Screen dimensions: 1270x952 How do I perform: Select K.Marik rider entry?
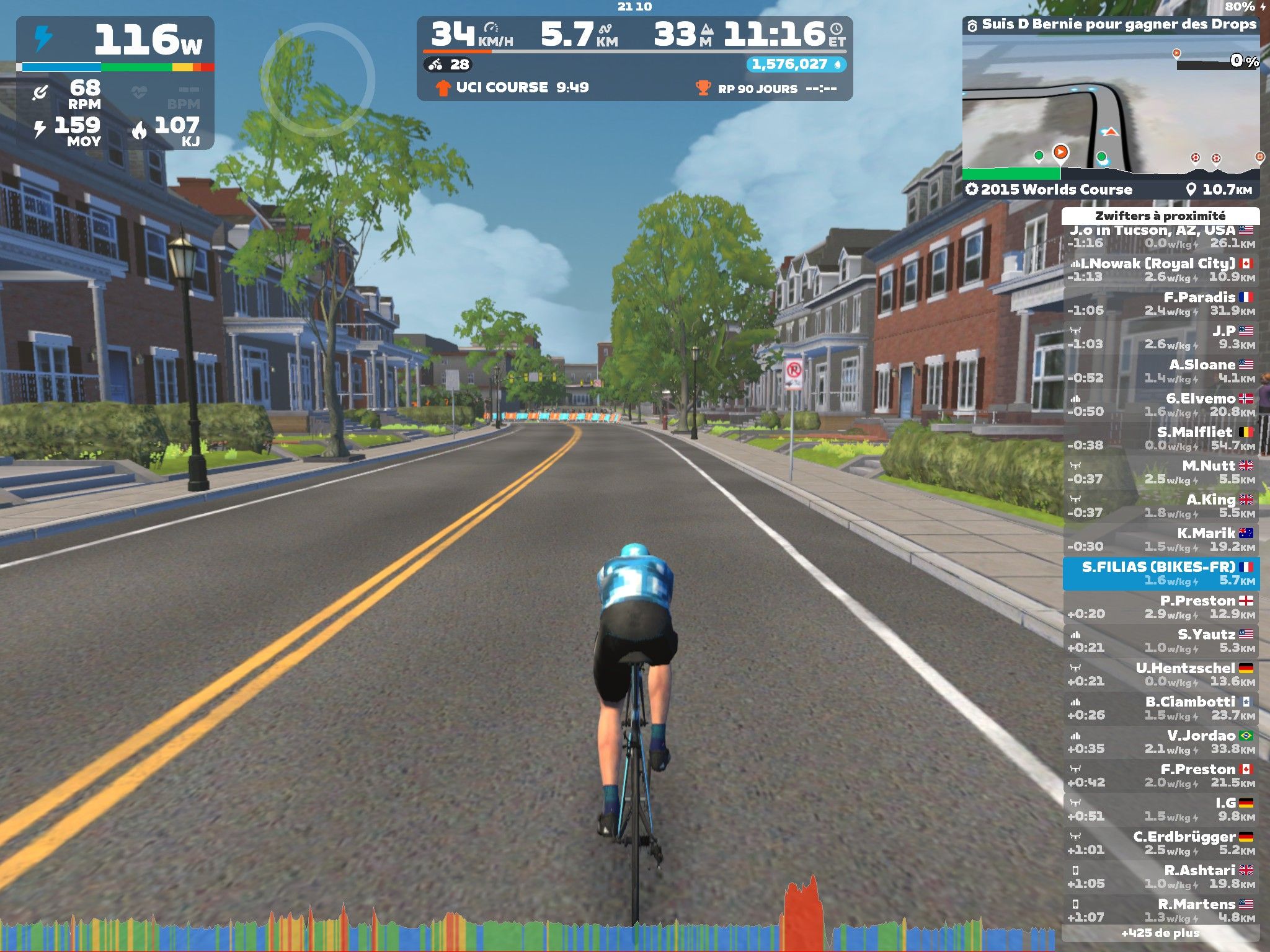(x=1161, y=540)
